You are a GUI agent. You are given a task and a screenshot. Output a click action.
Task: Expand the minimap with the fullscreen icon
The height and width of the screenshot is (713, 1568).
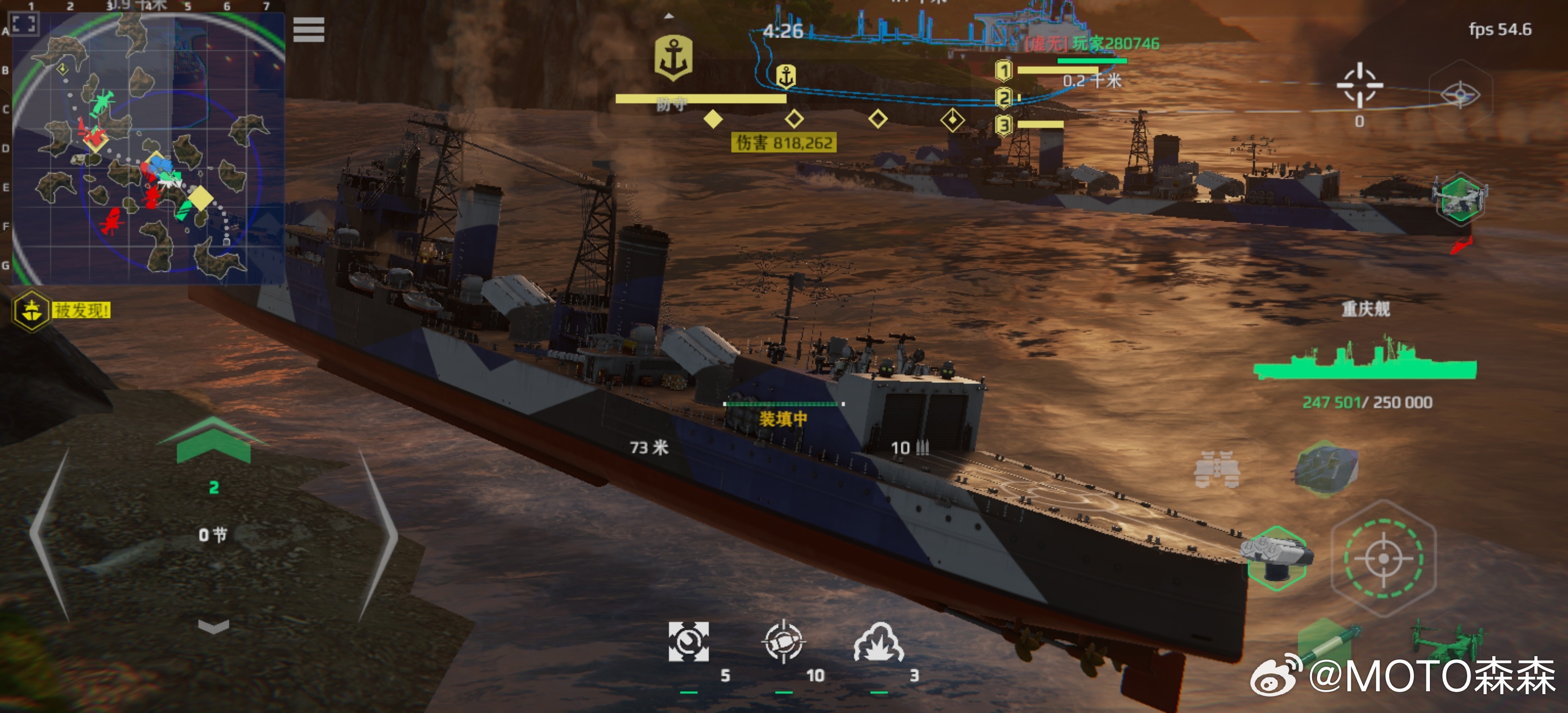pyautogui.click(x=24, y=24)
